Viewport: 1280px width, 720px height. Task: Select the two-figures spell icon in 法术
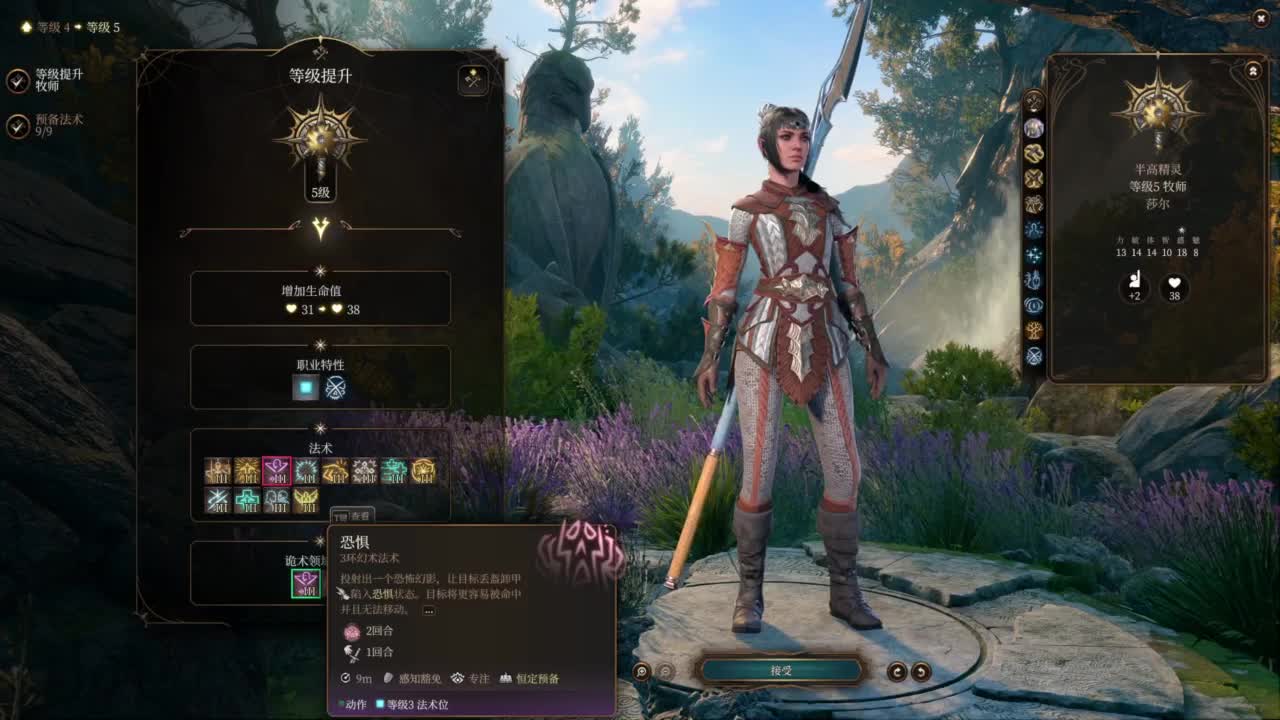277,500
